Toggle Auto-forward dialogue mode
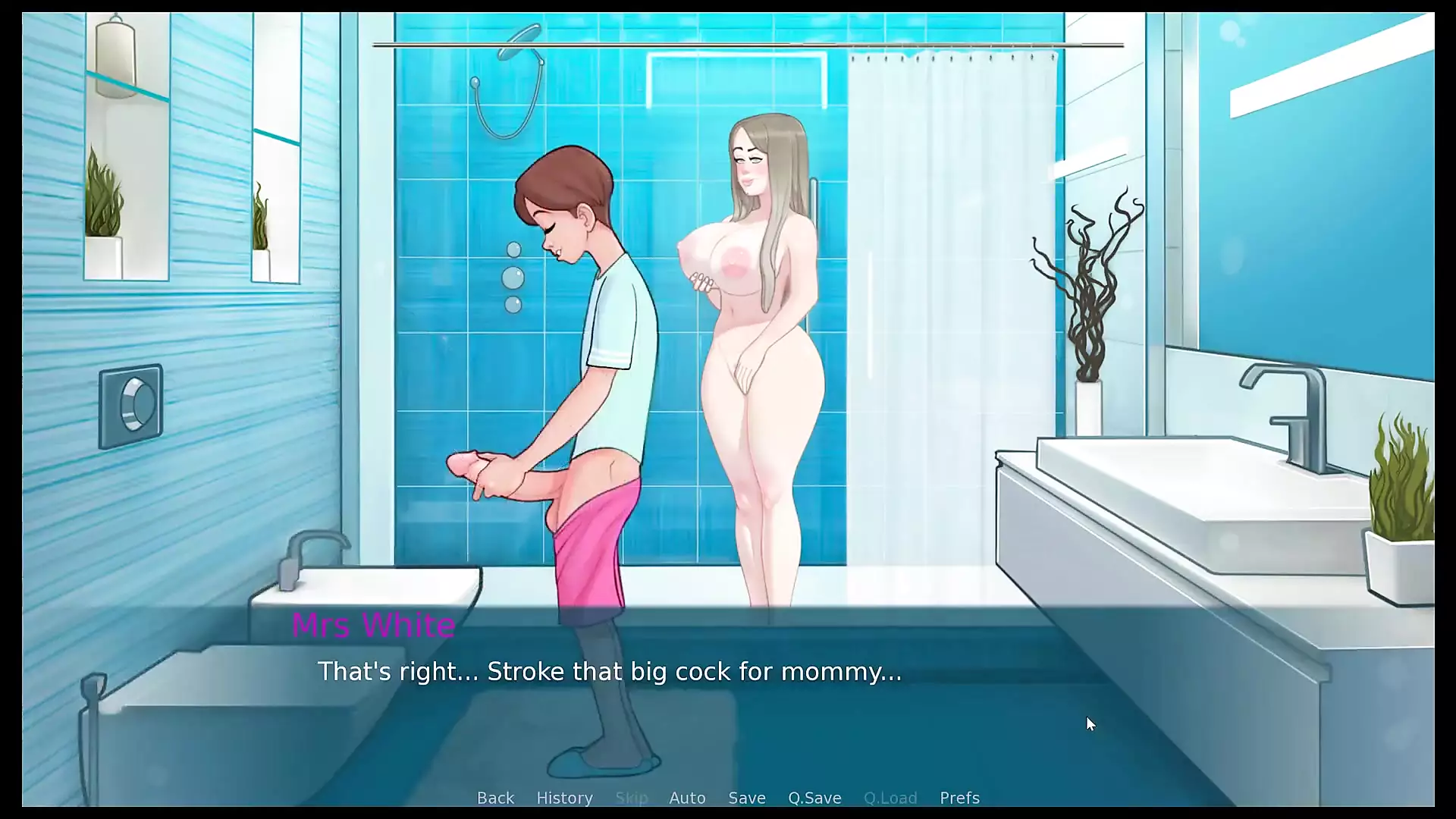 click(x=687, y=798)
